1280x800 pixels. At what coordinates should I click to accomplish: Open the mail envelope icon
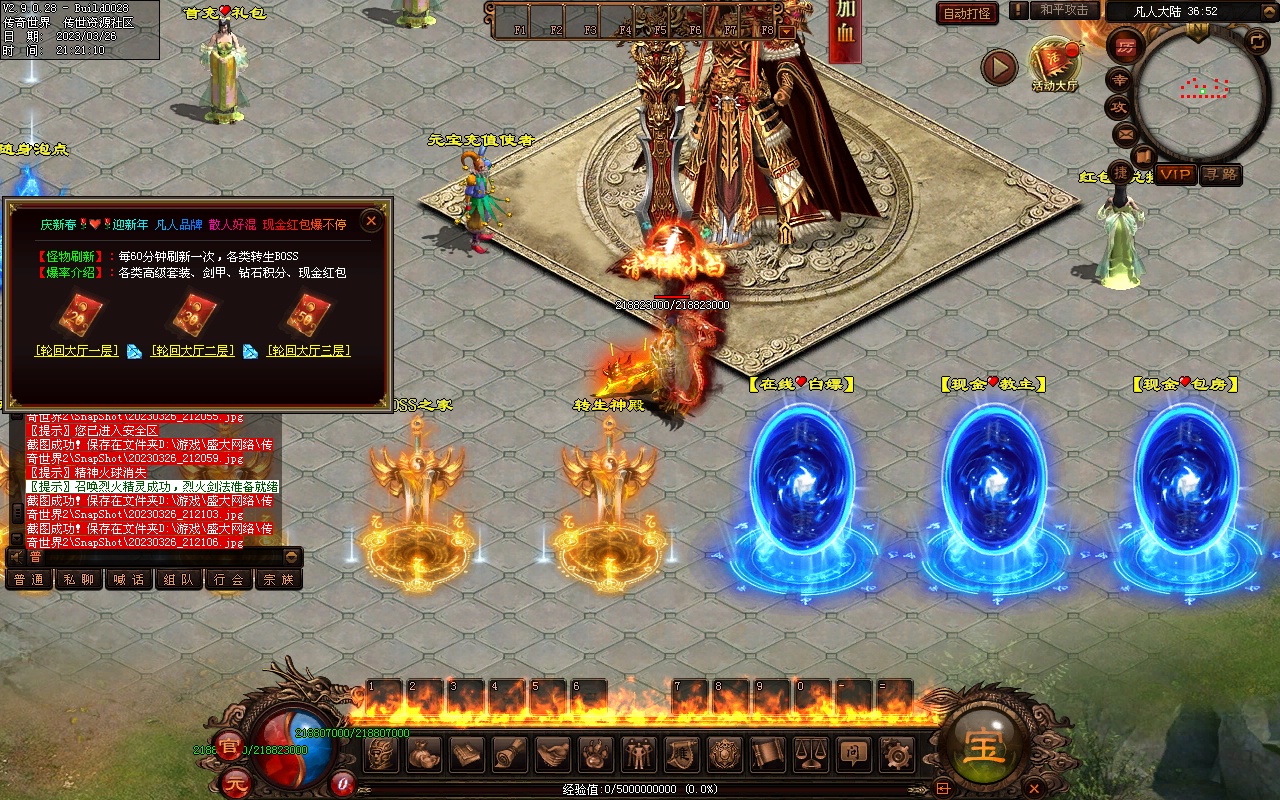click(x=1125, y=133)
